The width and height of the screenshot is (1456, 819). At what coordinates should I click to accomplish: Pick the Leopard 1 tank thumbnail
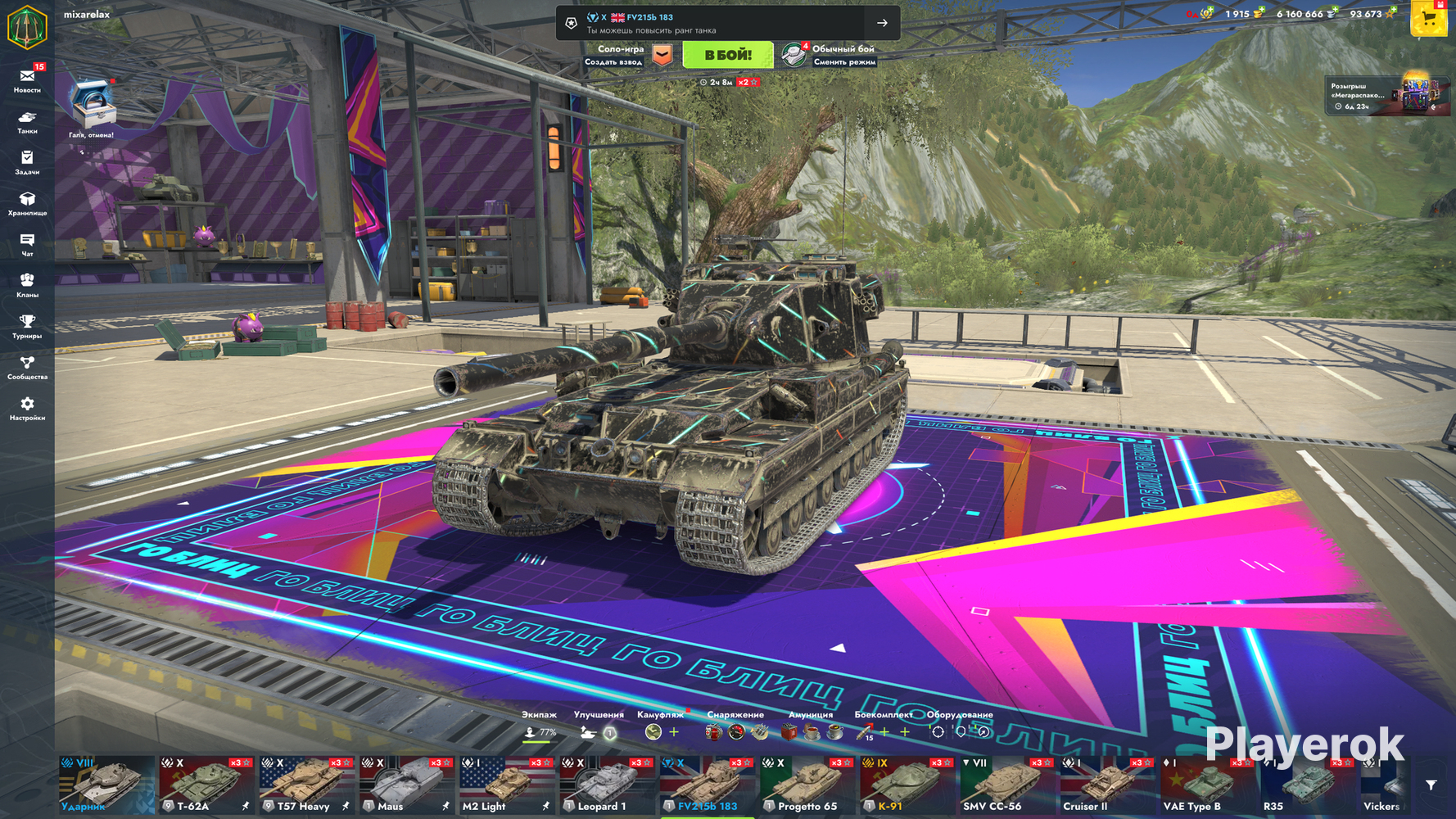pos(606,785)
